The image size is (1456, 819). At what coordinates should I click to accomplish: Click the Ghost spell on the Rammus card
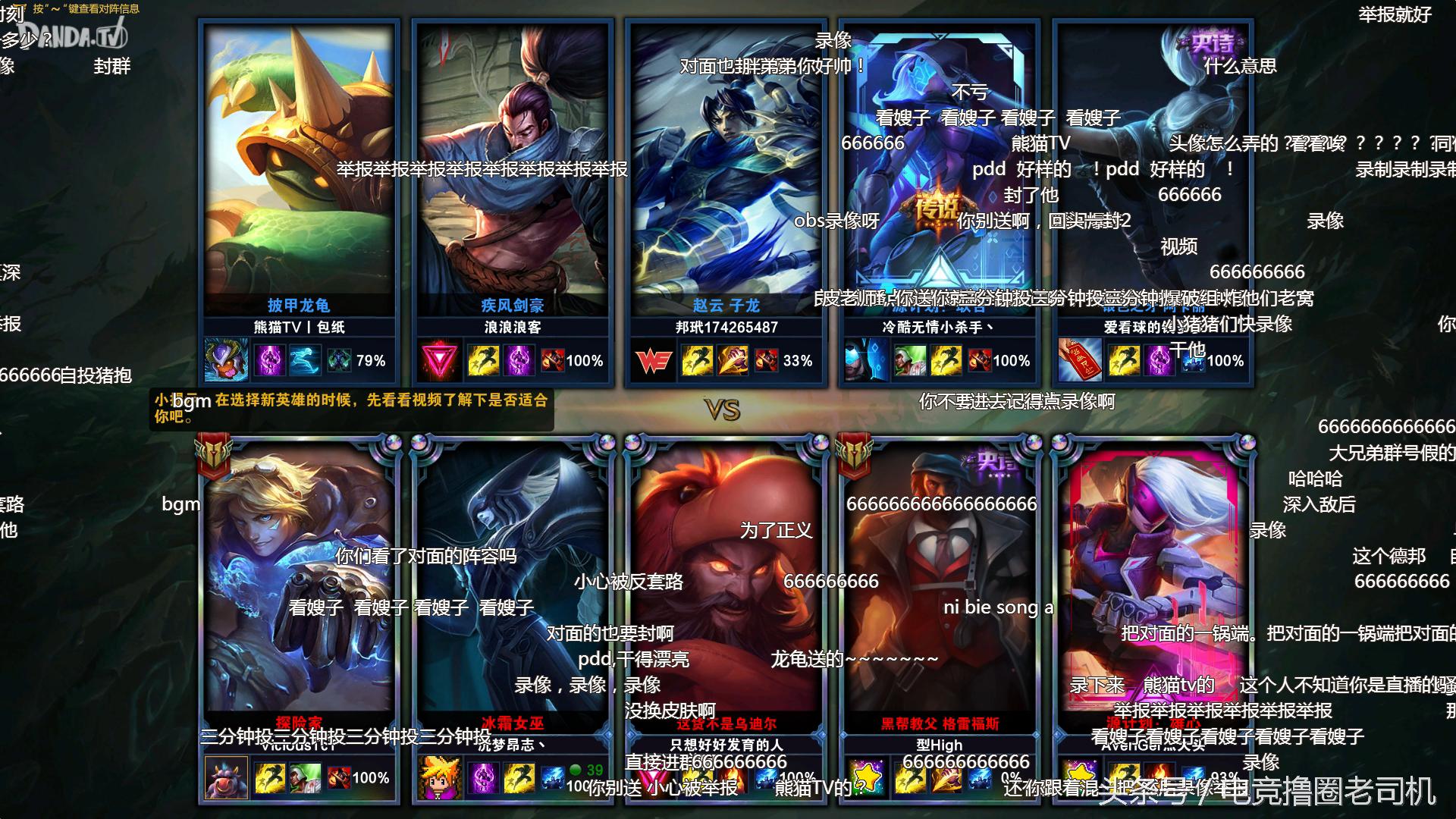point(304,361)
